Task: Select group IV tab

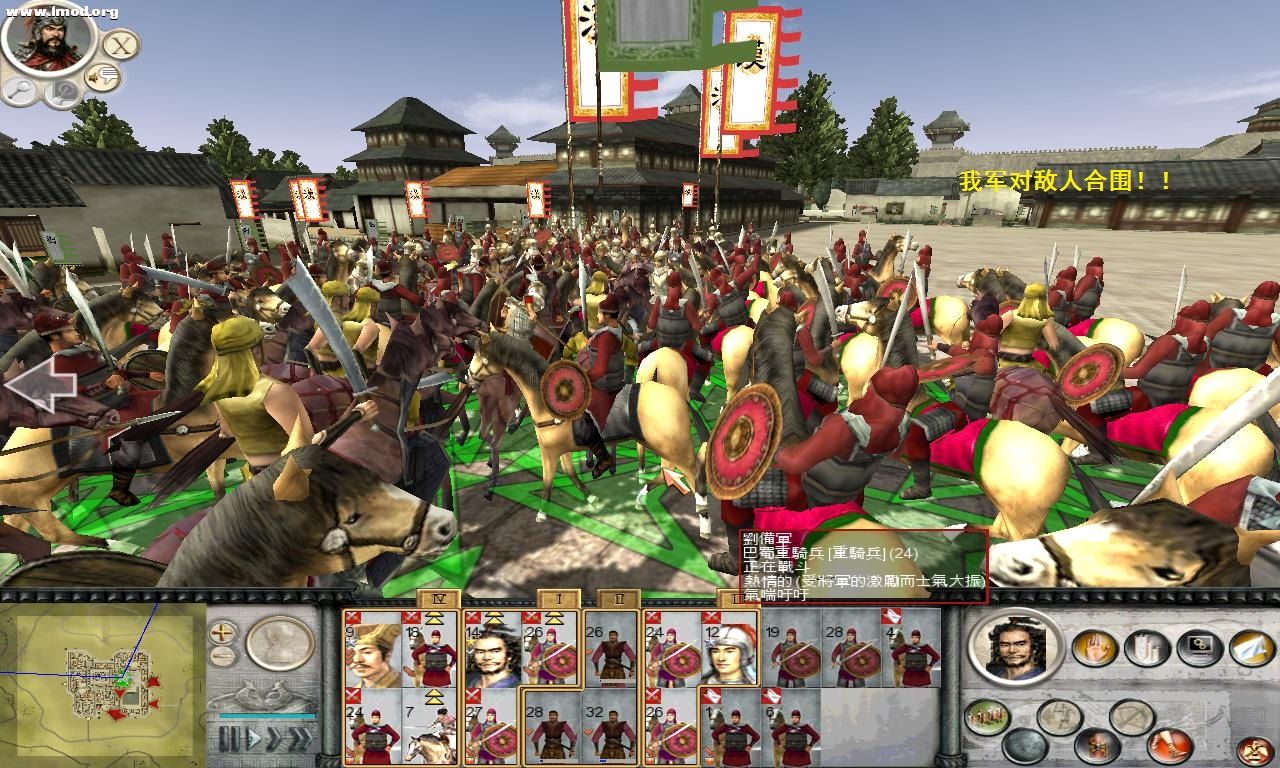Action: pos(439,599)
